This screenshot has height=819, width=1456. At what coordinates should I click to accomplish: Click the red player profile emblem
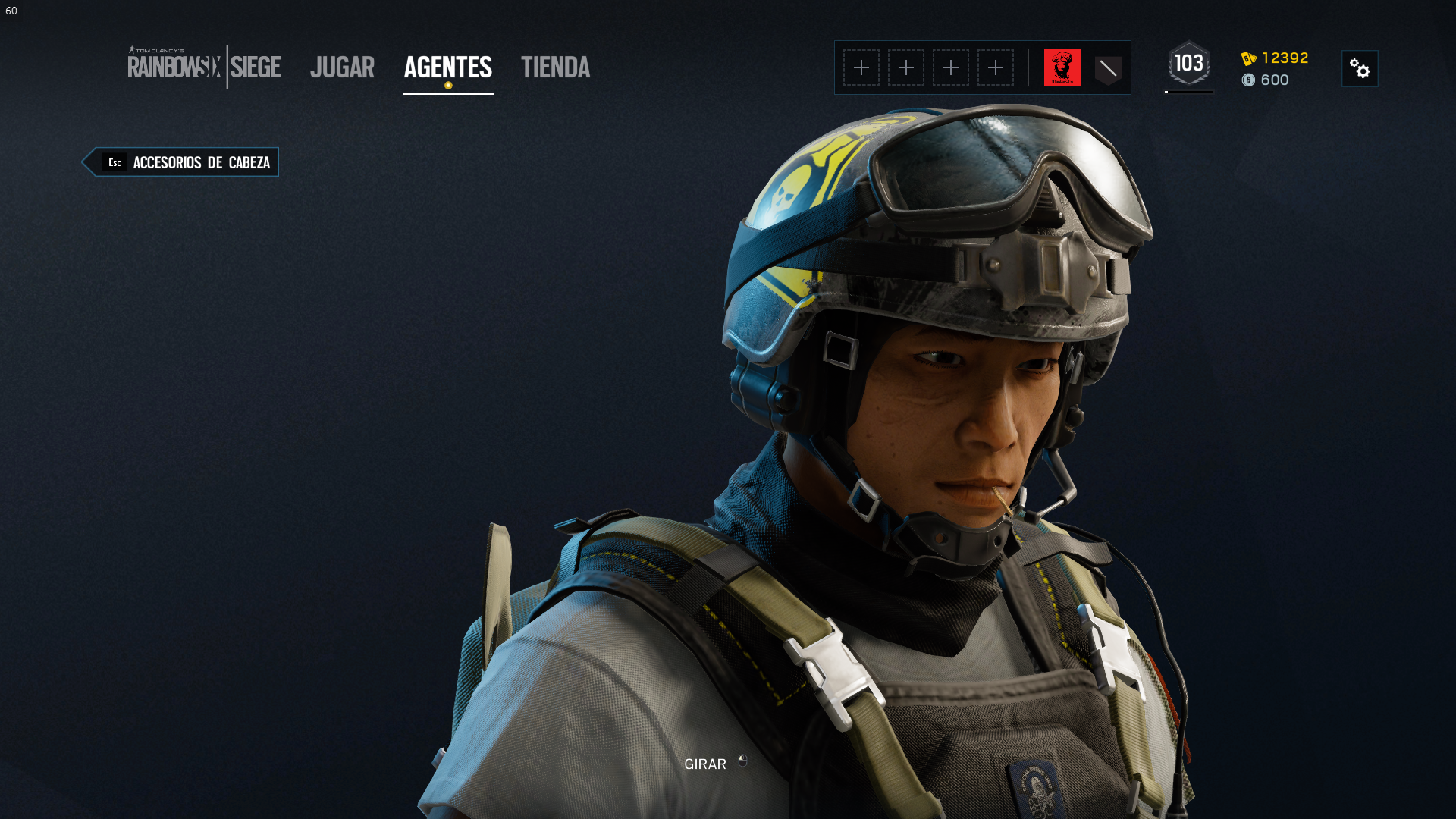(x=1062, y=67)
